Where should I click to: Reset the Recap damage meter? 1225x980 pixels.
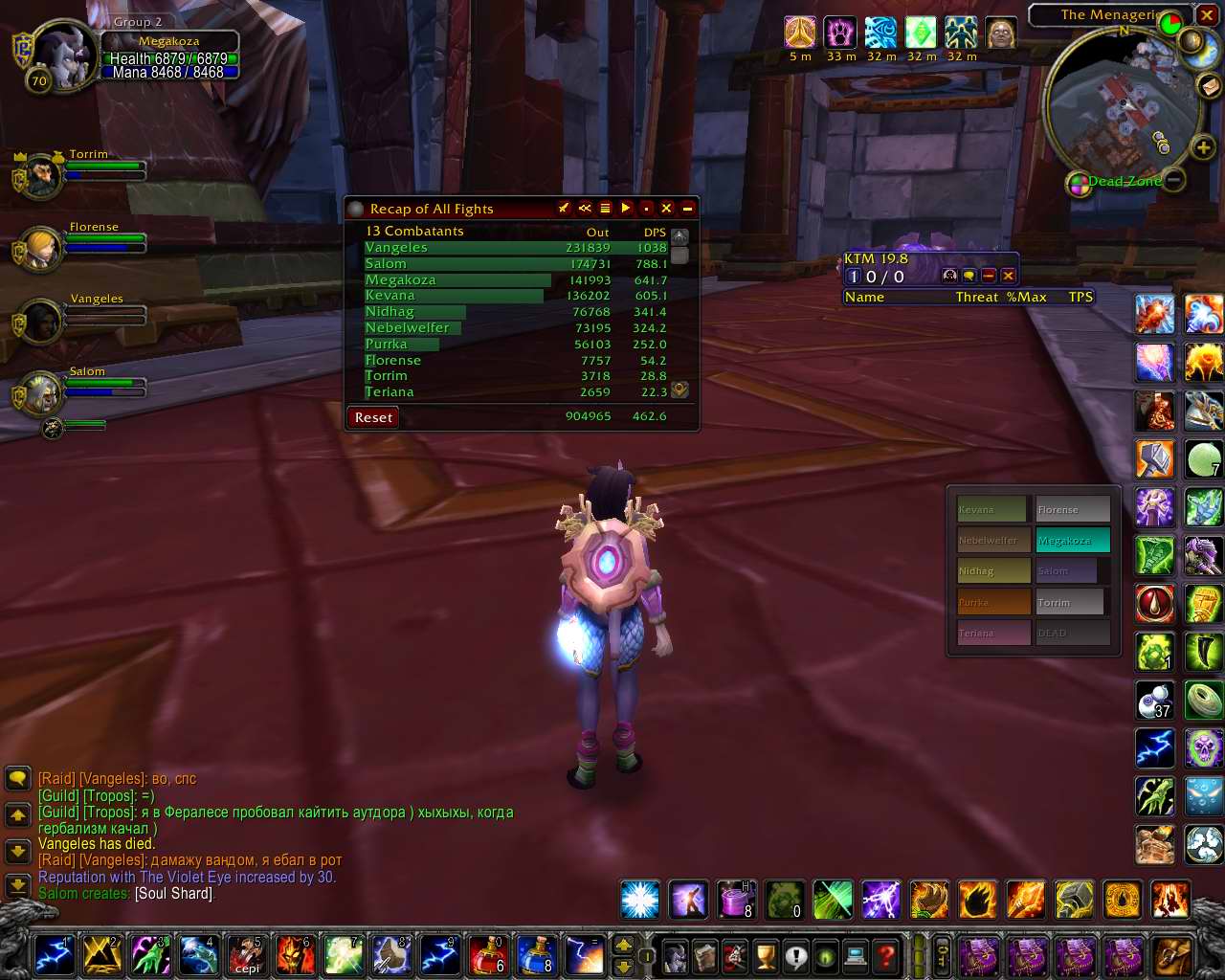(x=373, y=417)
